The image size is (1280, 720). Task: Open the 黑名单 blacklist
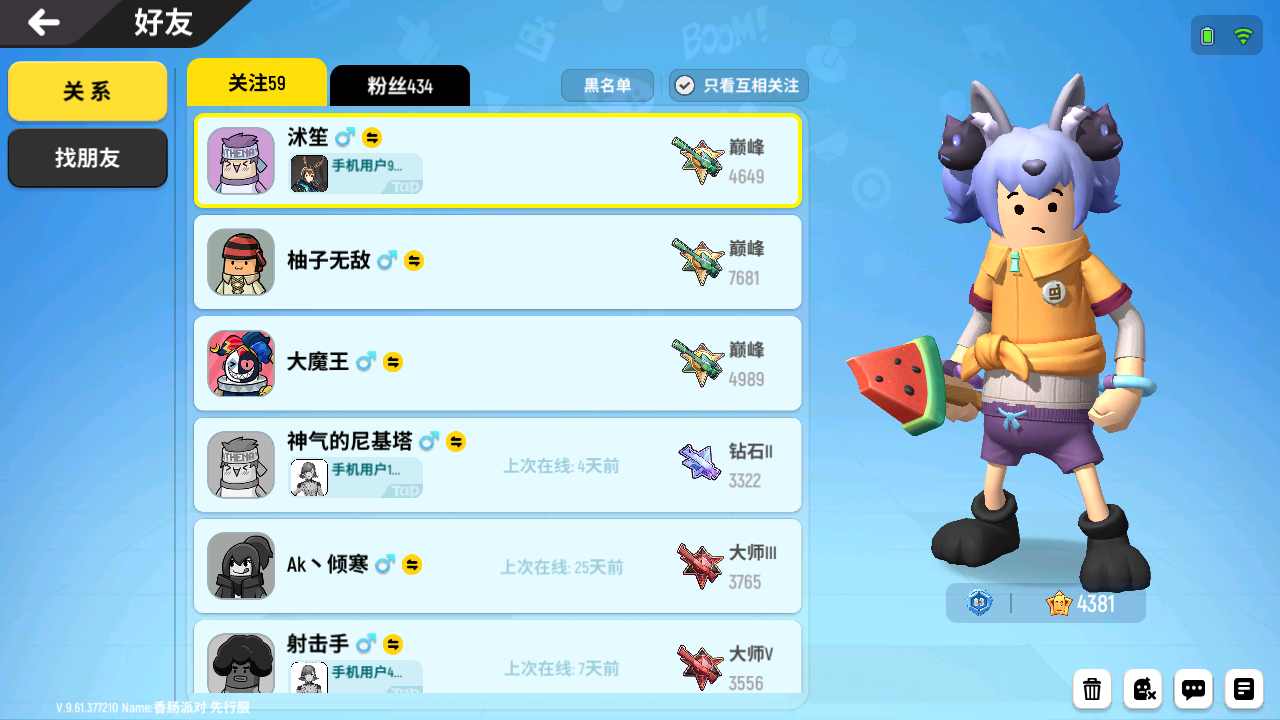(607, 85)
